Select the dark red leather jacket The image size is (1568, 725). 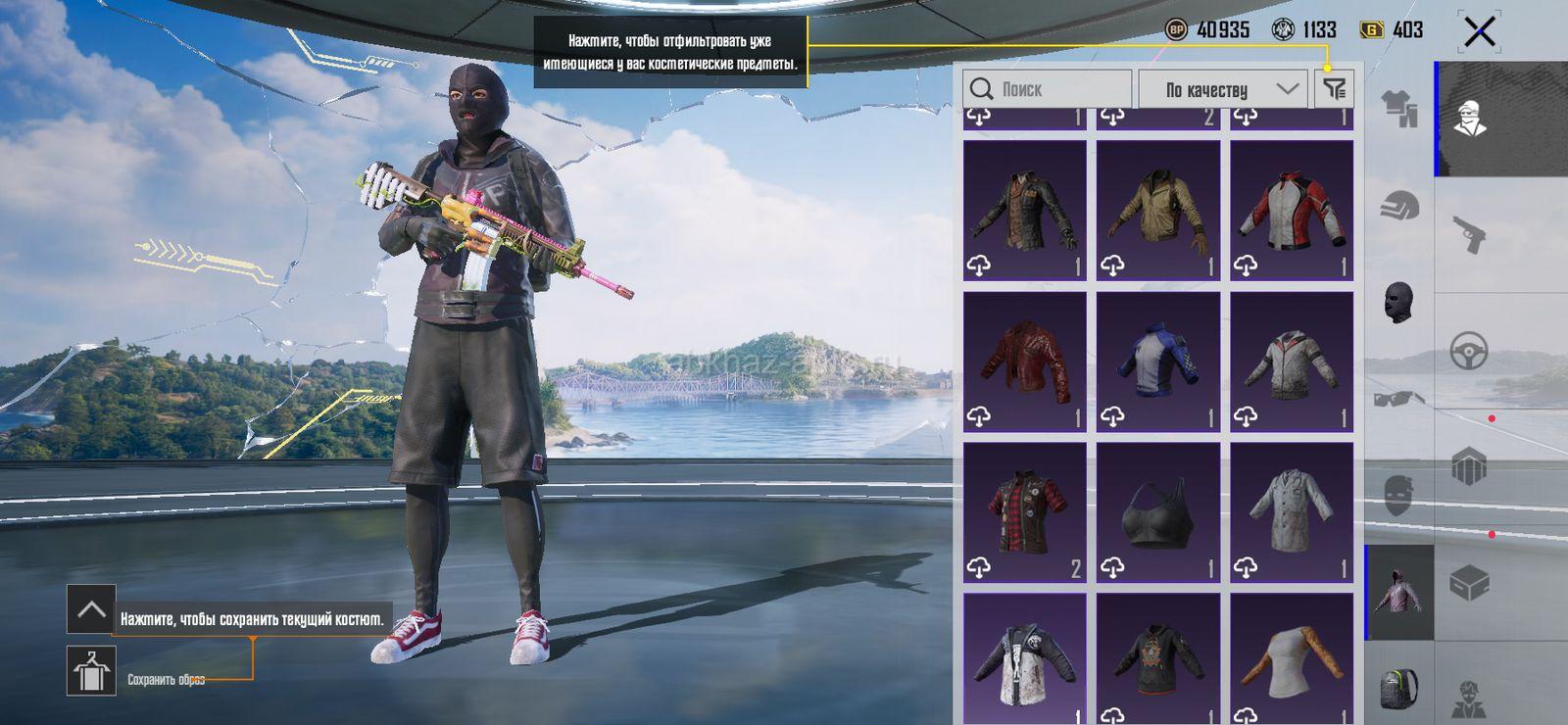pyautogui.click(x=1024, y=362)
